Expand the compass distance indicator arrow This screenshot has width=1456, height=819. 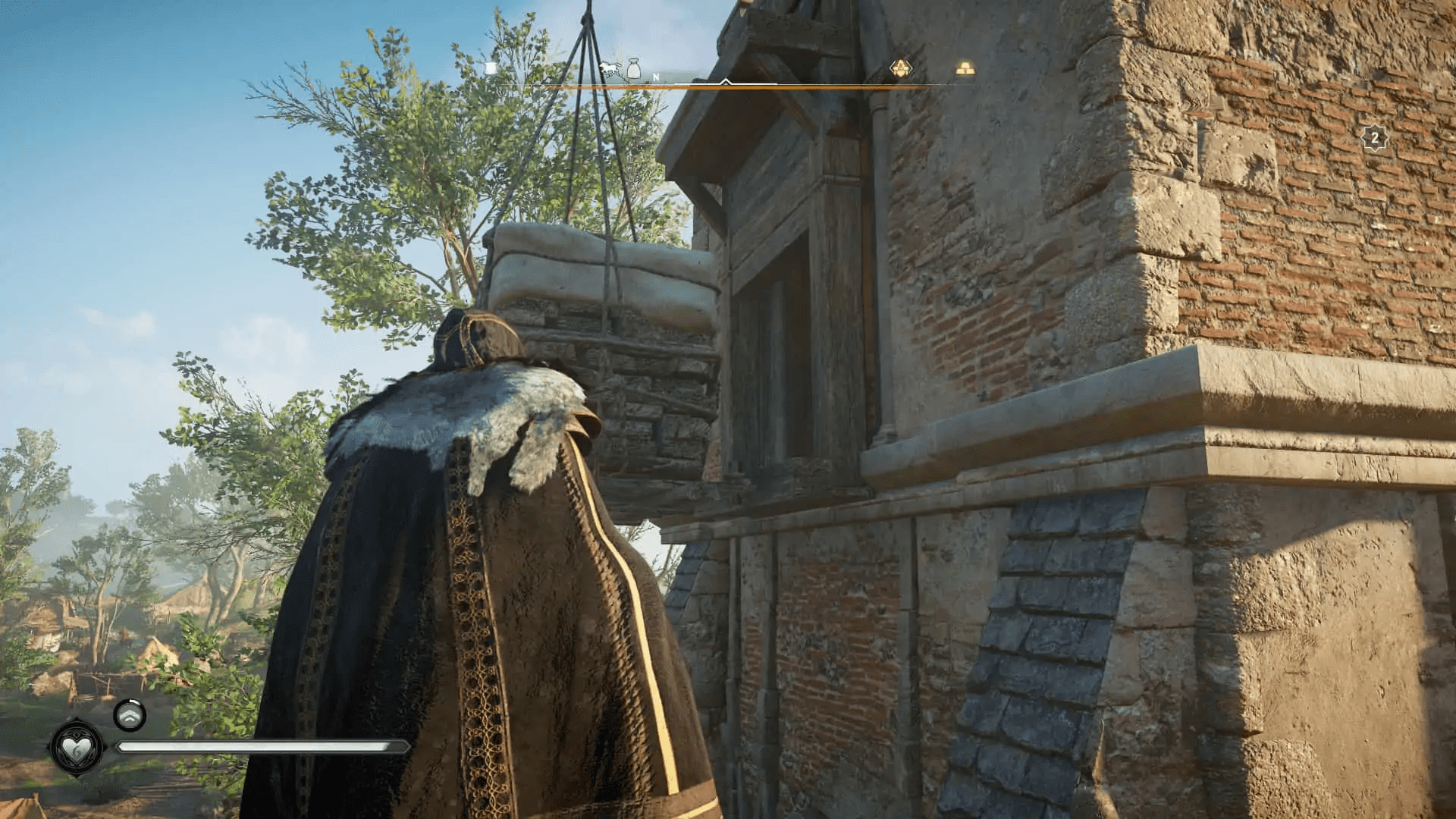click(x=726, y=81)
